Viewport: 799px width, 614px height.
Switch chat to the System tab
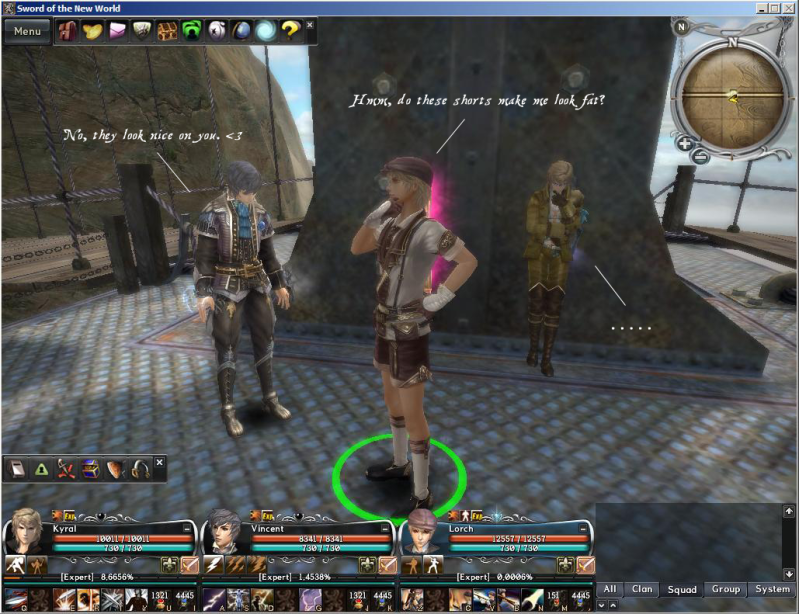pos(772,590)
